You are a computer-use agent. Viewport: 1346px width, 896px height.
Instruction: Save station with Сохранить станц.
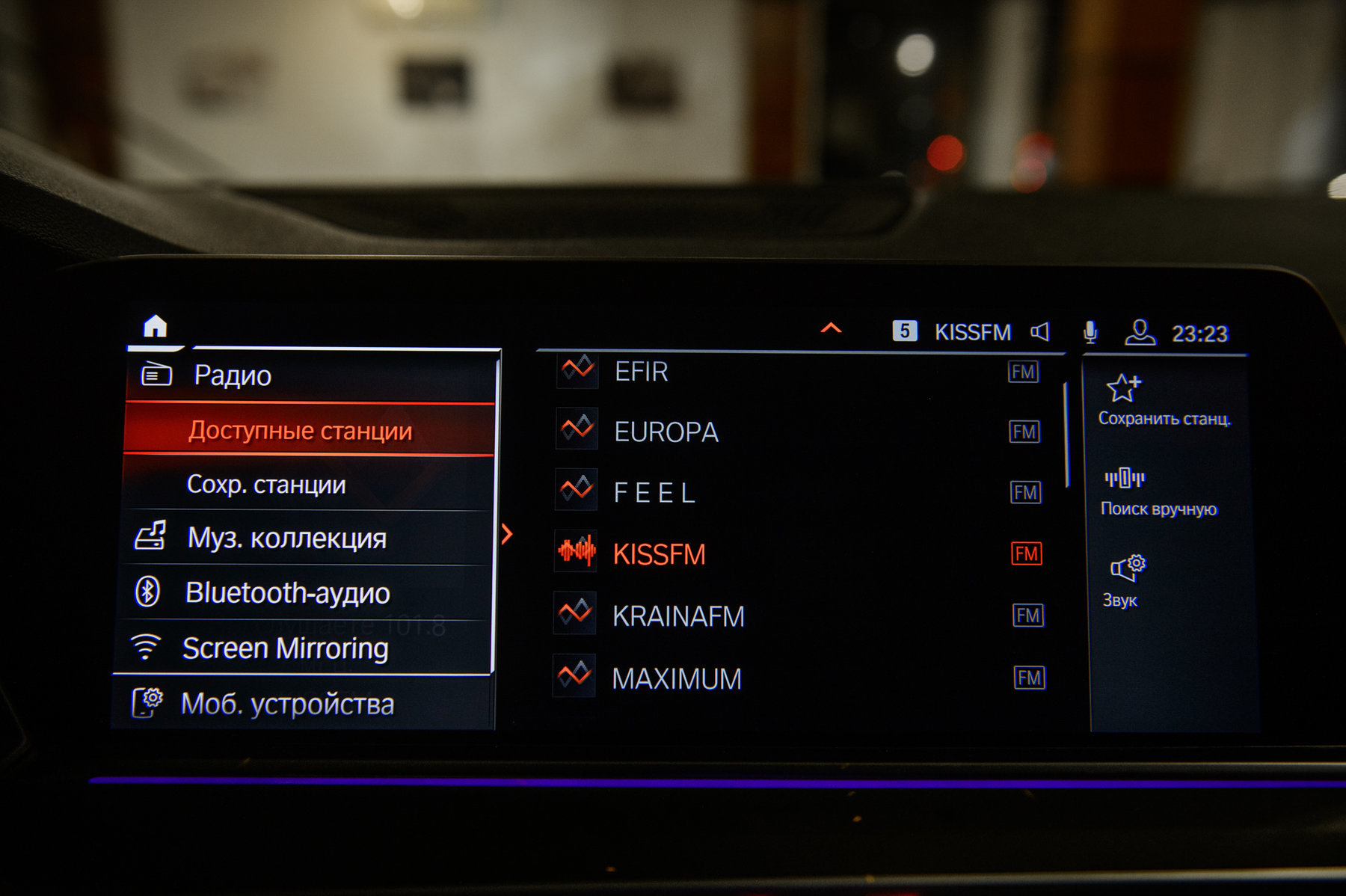click(1163, 401)
